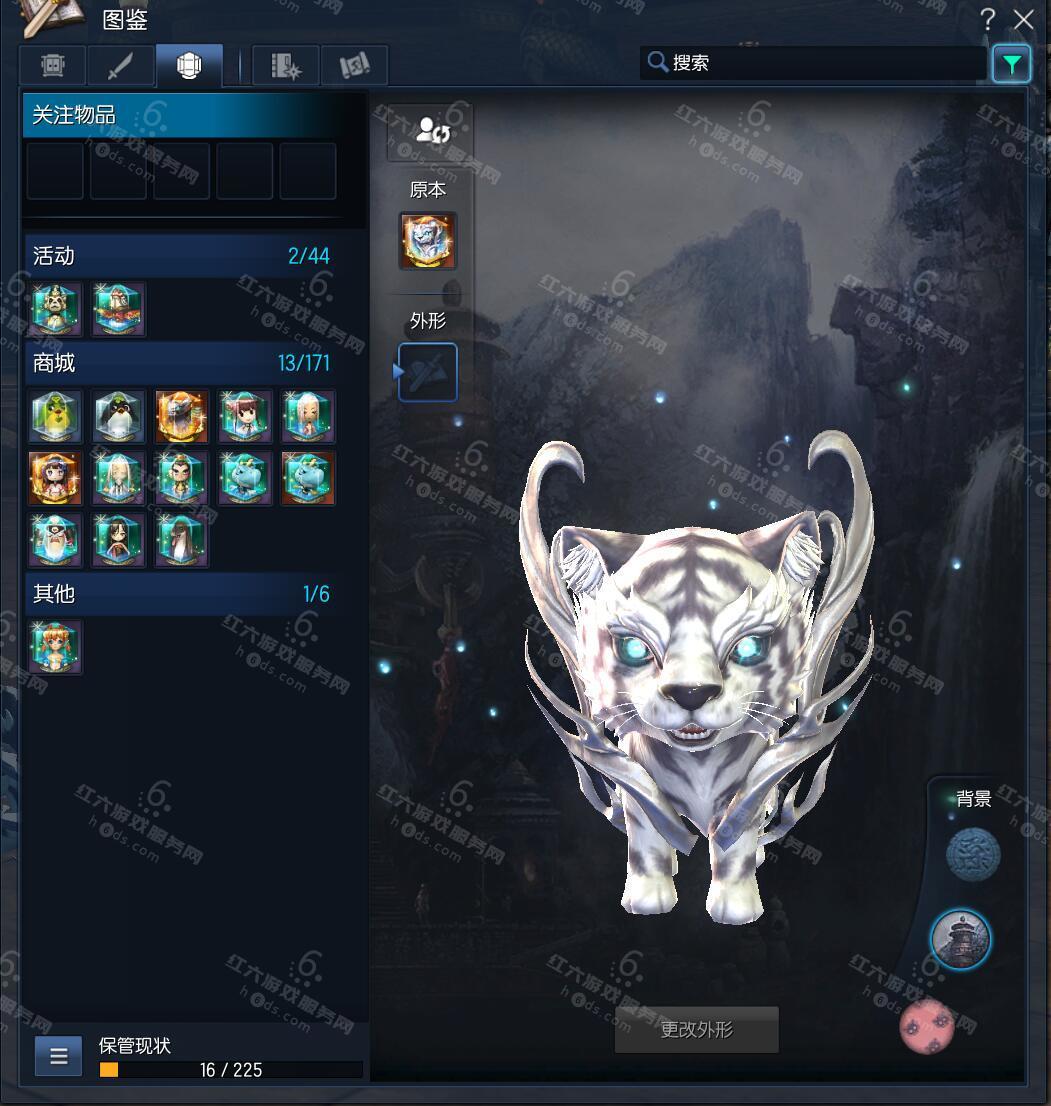Close the 图鉴 window
This screenshot has height=1106, width=1051.
(1023, 19)
